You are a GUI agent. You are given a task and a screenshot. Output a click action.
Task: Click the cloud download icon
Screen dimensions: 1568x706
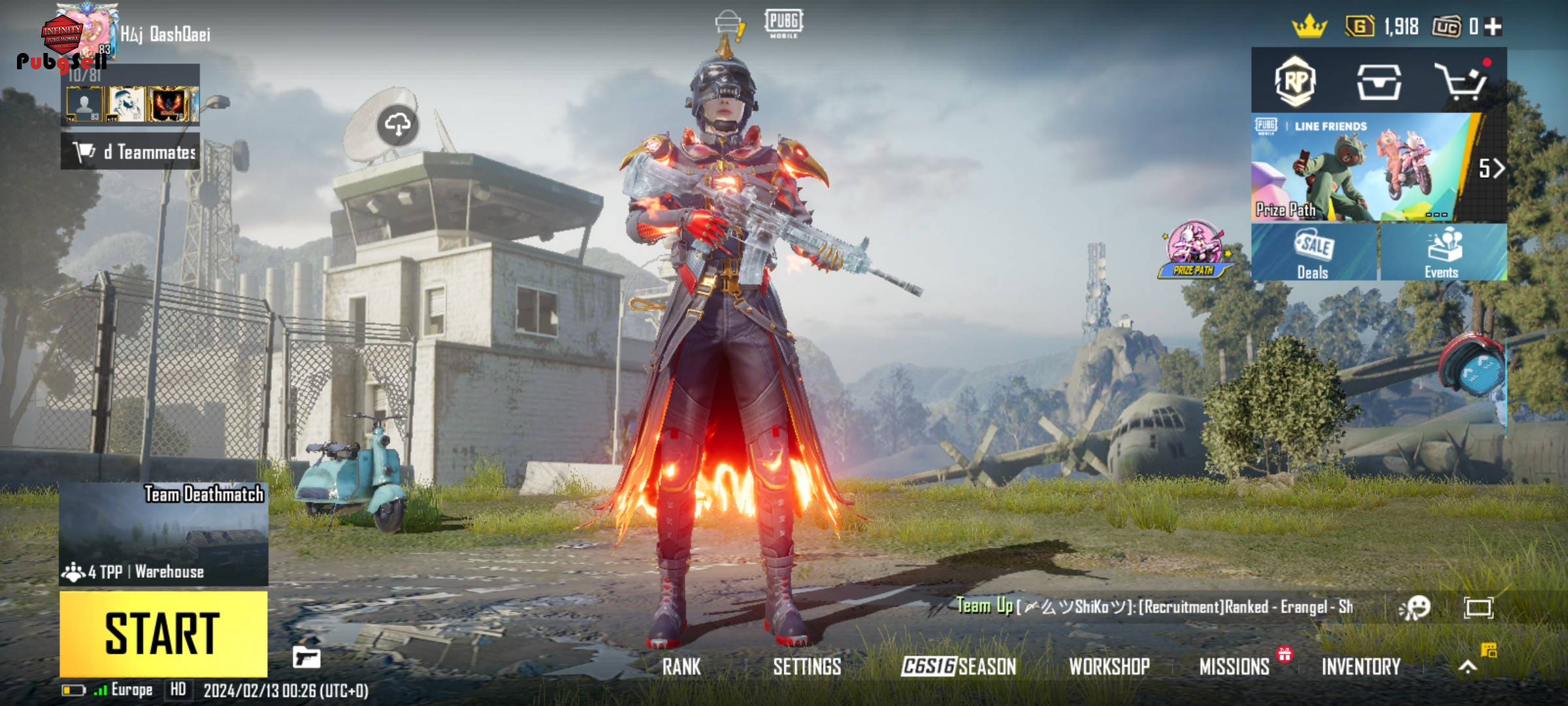(x=398, y=124)
